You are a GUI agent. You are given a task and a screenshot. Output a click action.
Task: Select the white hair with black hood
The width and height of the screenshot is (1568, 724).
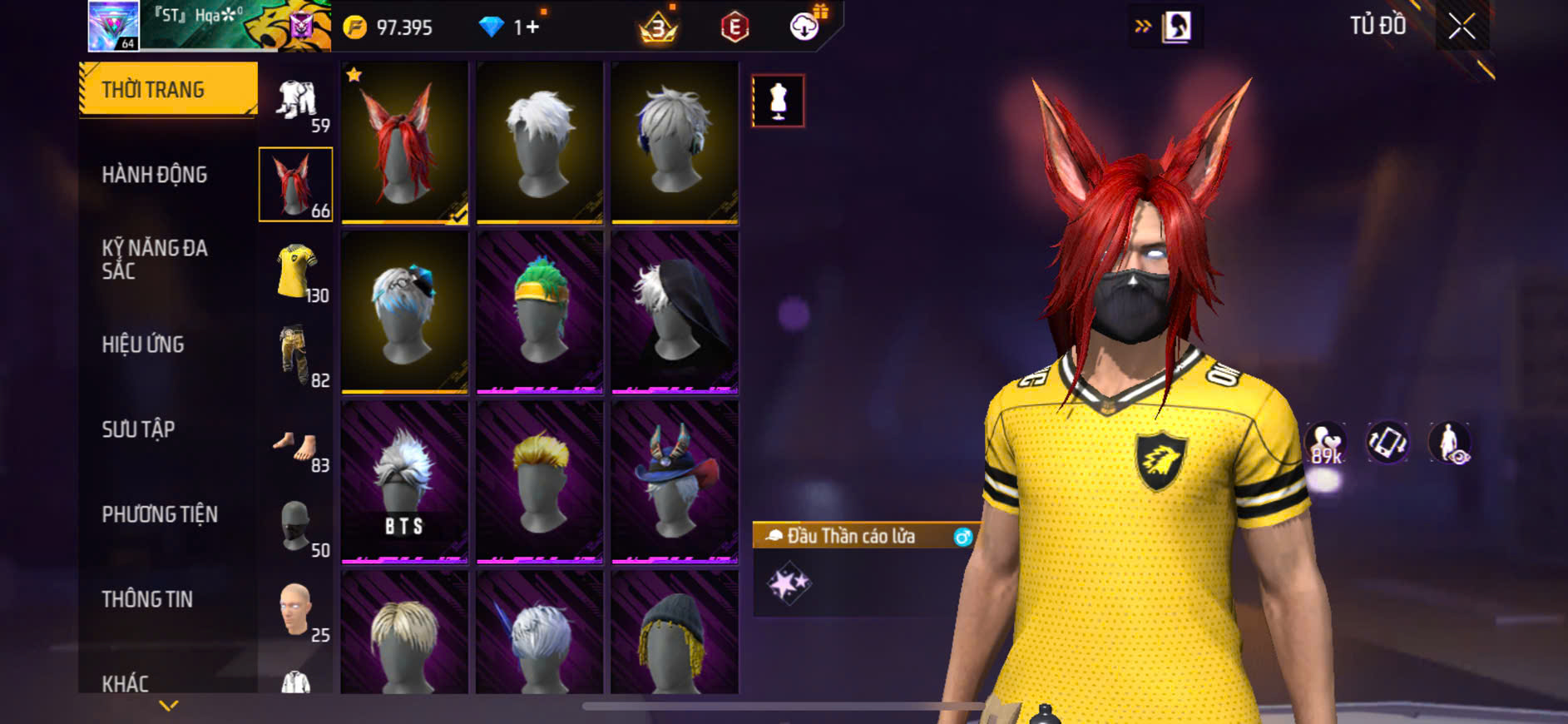tap(675, 311)
